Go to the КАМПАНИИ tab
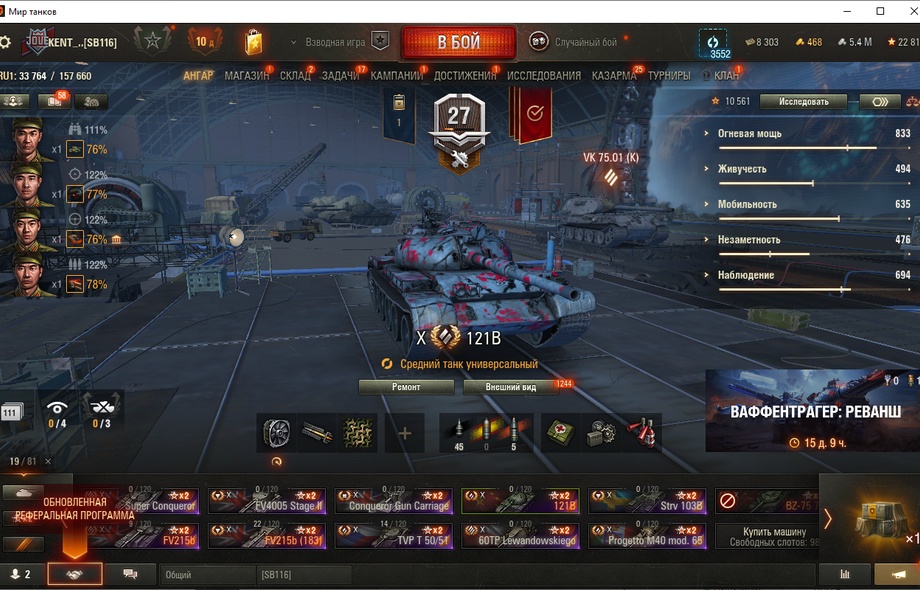 tap(396, 76)
